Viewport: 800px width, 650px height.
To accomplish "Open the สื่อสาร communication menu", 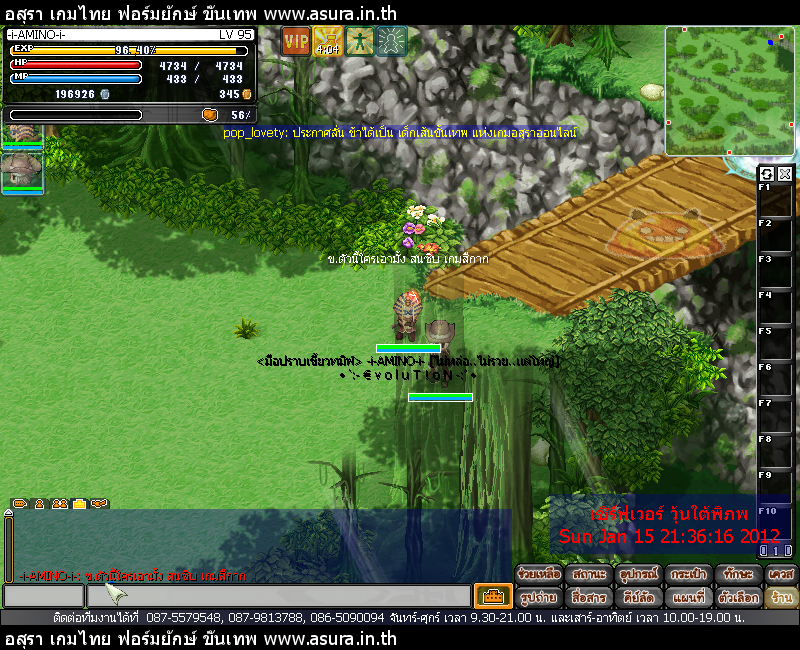I will pos(588,597).
